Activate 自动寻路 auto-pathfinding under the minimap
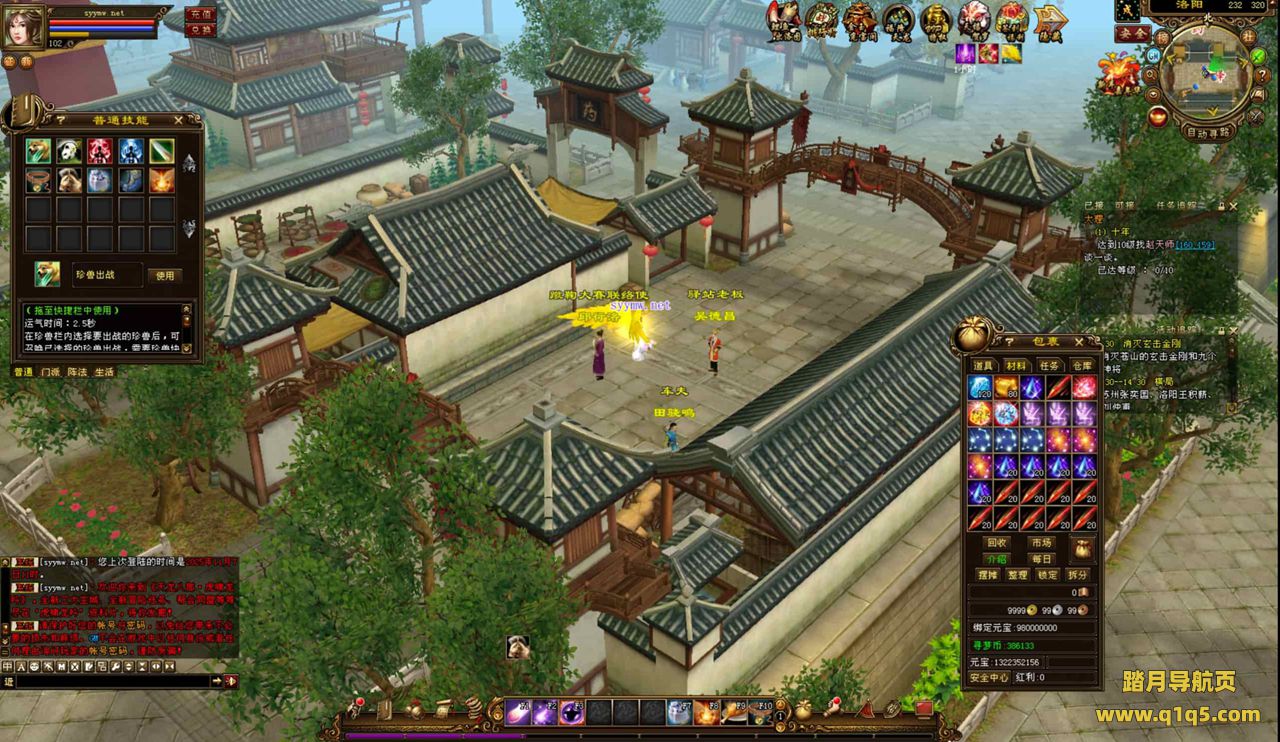The image size is (1280, 742). pyautogui.click(x=1209, y=131)
